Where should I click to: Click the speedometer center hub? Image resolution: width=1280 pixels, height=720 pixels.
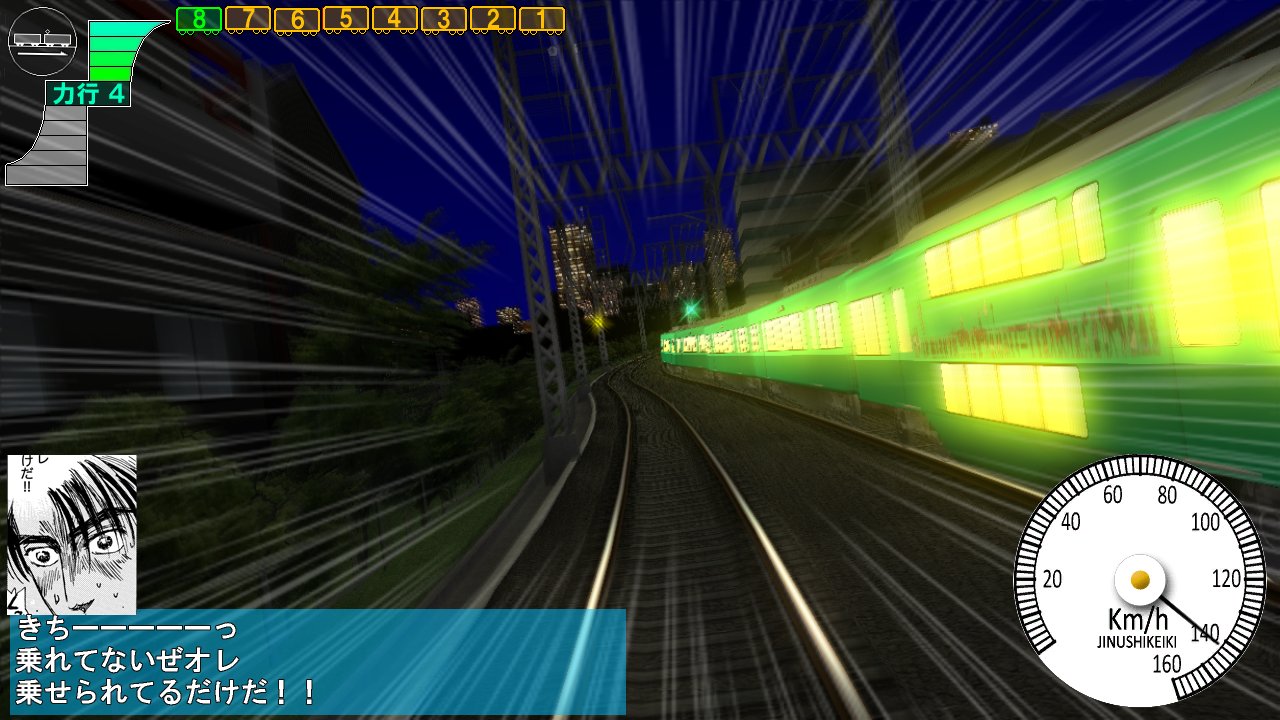click(x=1140, y=579)
